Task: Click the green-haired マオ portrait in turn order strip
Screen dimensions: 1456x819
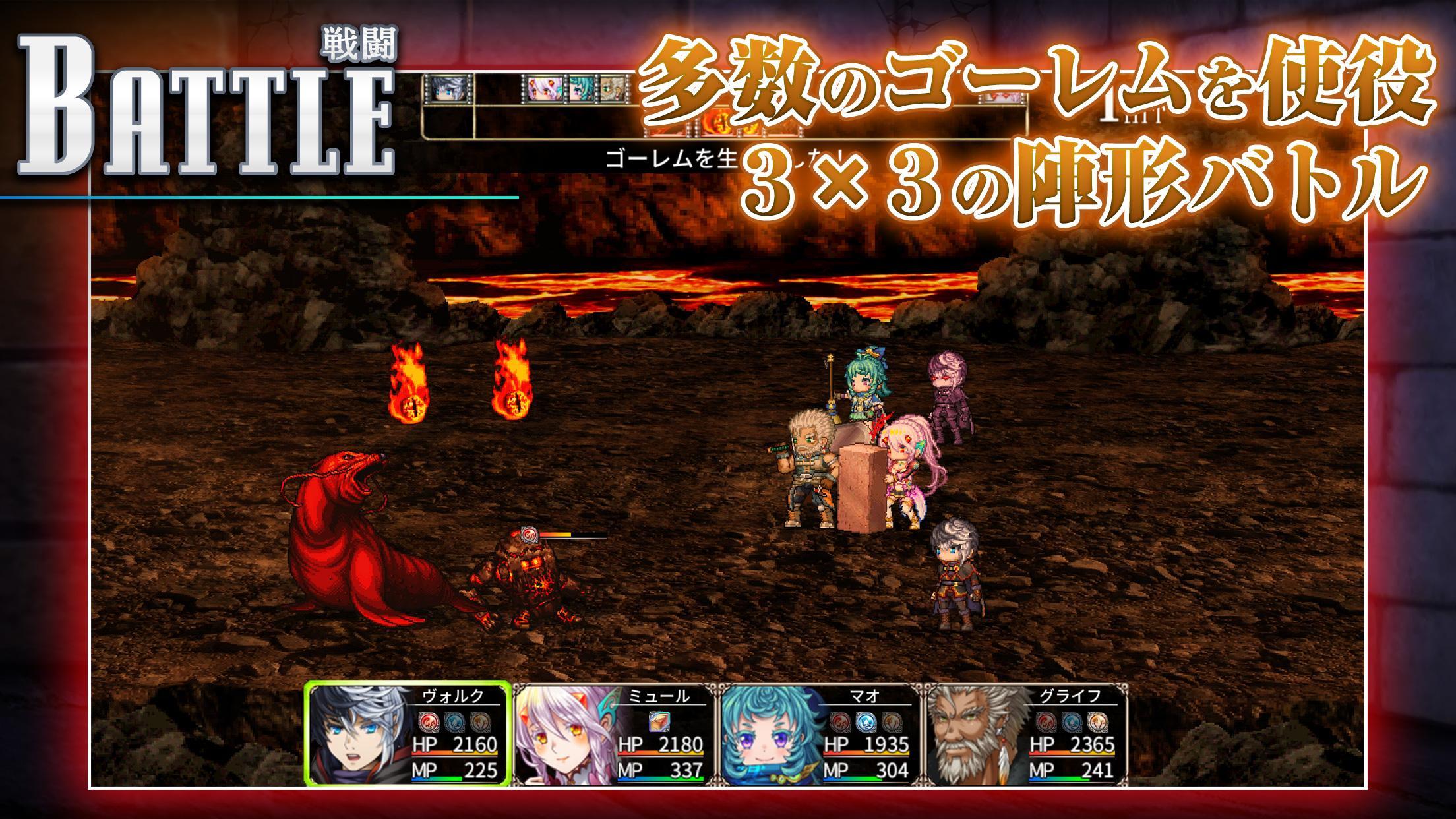Action: pyautogui.click(x=582, y=88)
